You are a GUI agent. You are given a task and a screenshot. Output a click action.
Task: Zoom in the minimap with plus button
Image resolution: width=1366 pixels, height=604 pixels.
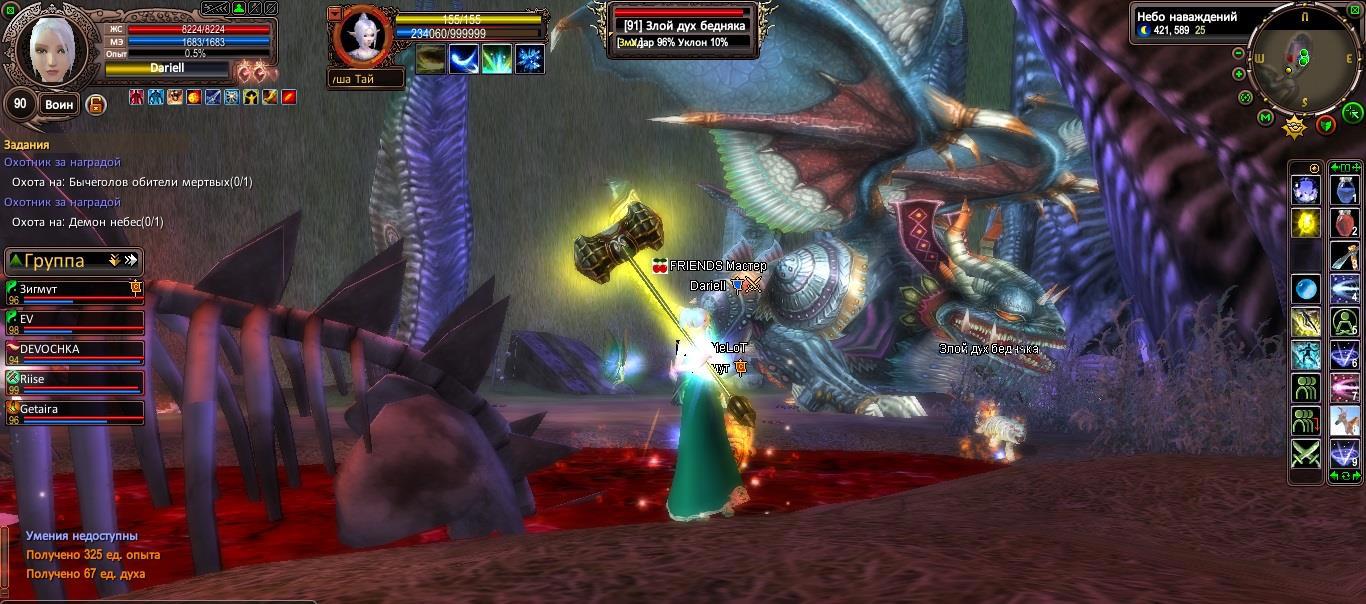click(1239, 74)
